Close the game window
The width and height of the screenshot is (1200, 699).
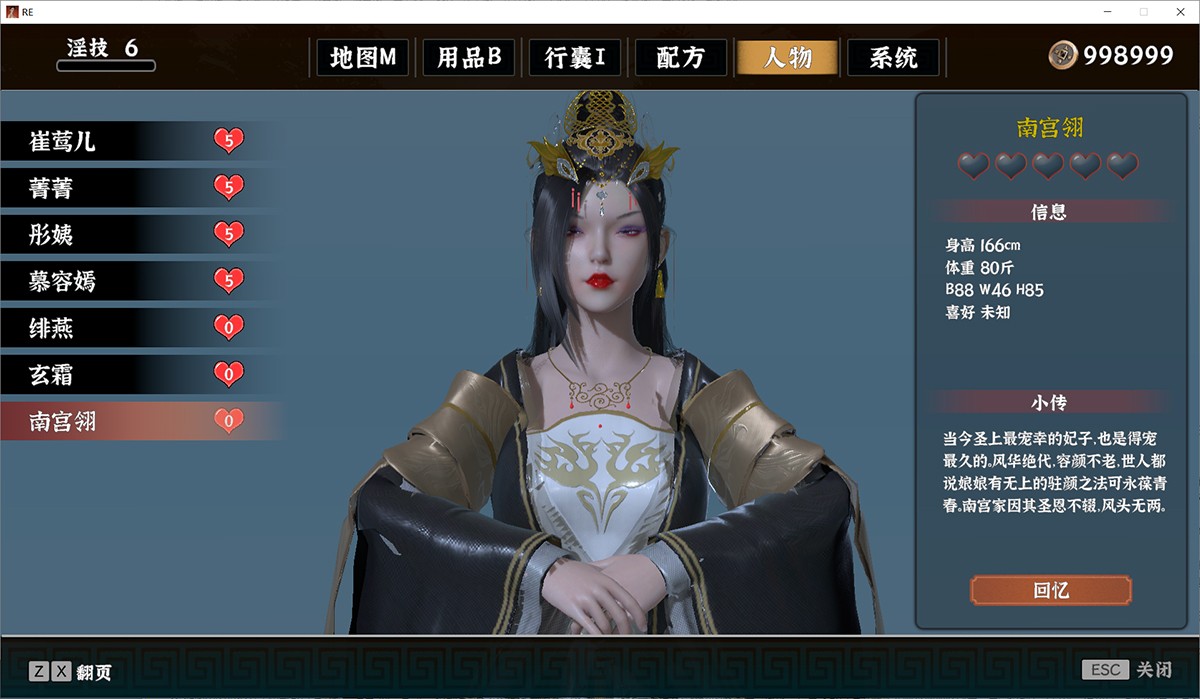click(1178, 11)
